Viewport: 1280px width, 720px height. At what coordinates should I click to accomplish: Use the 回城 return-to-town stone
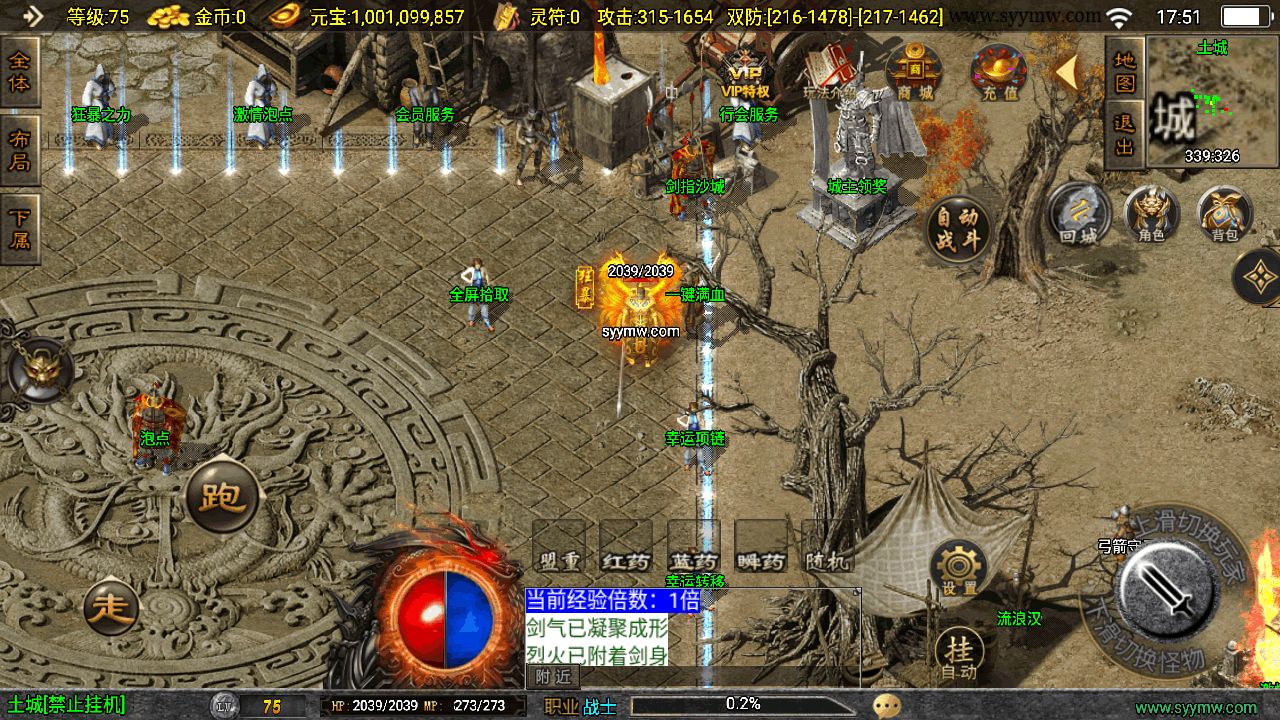coord(1079,213)
